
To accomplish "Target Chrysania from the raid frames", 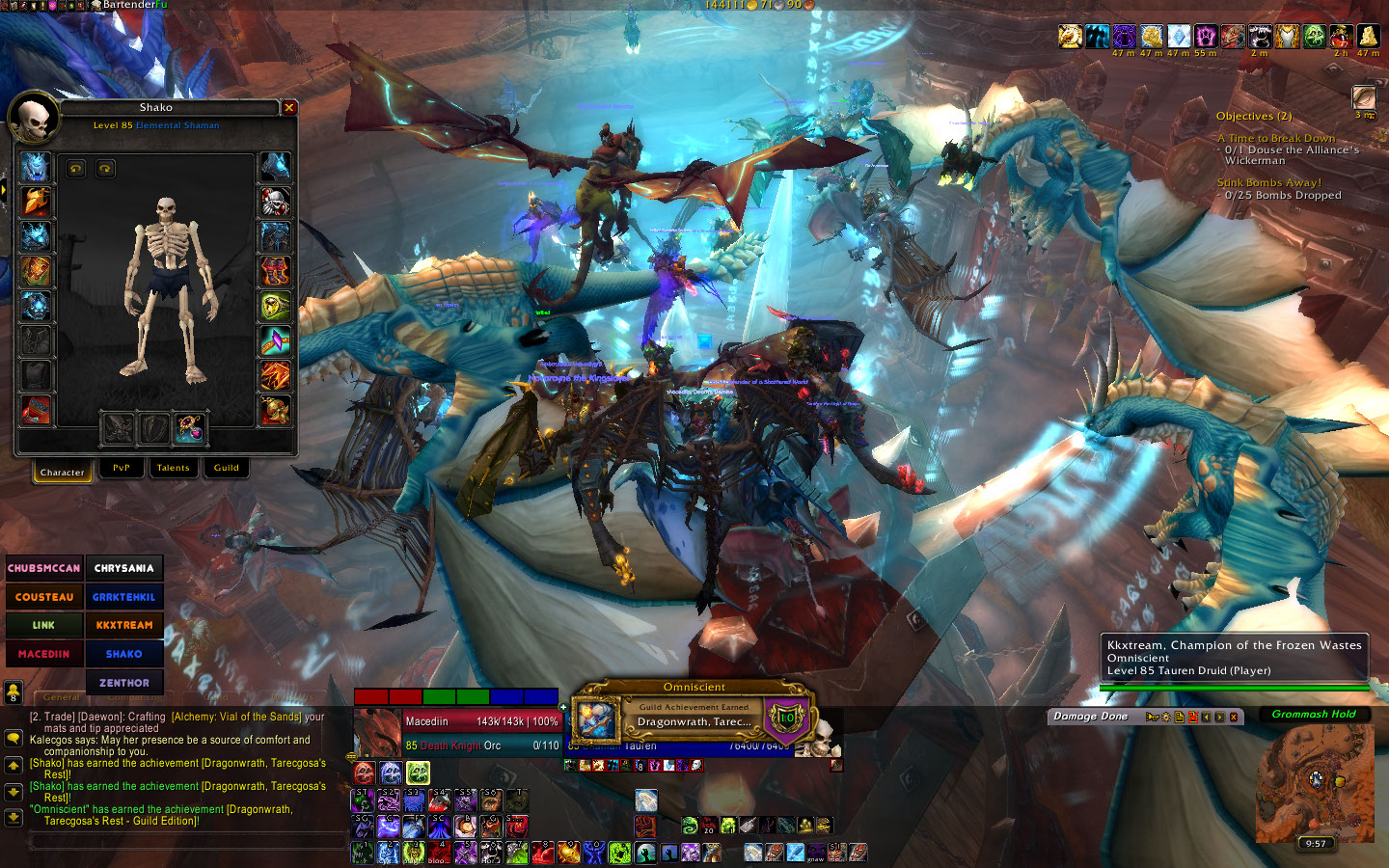I will [x=124, y=568].
